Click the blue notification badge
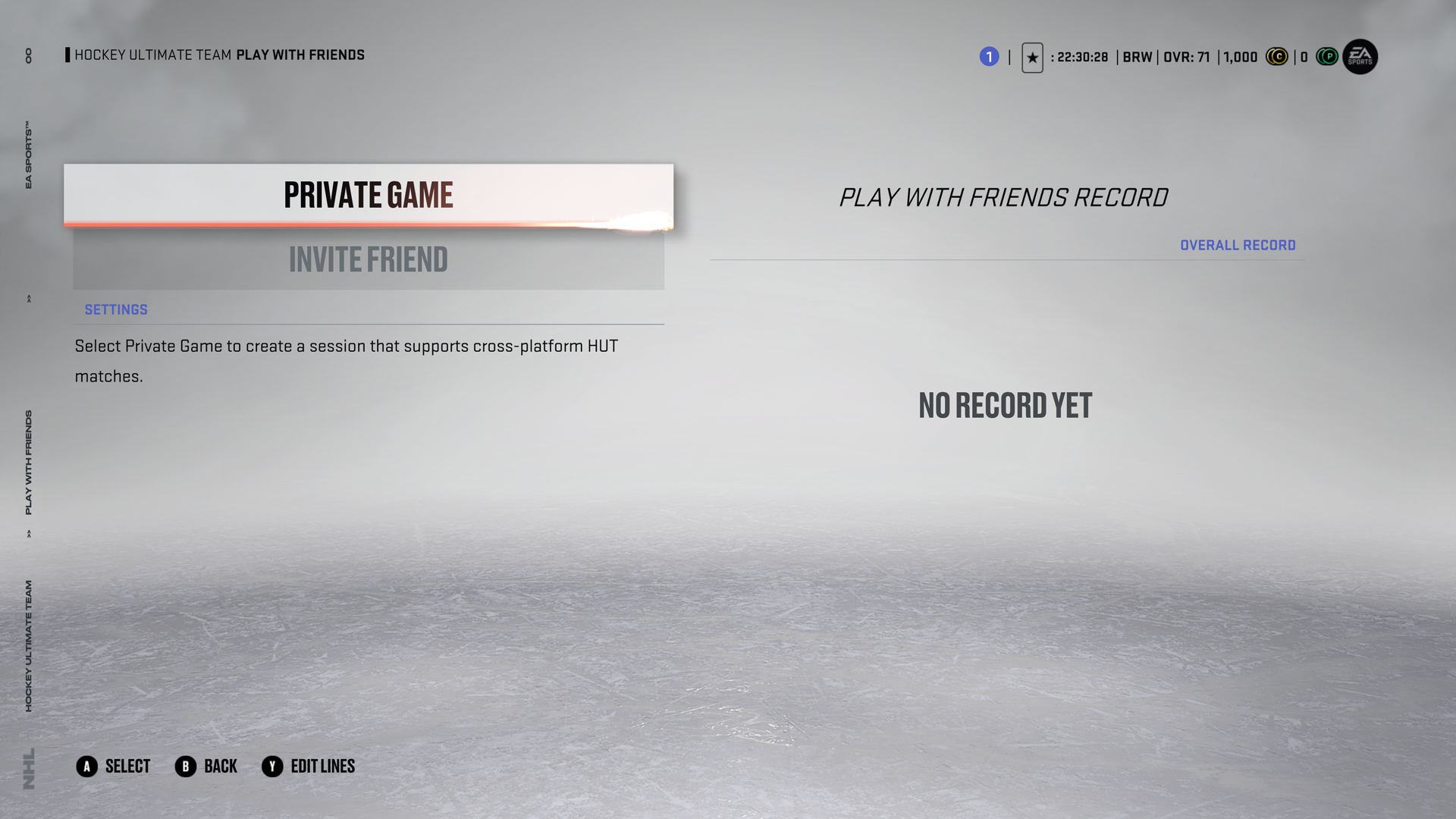Image resolution: width=1456 pixels, height=819 pixels. (989, 57)
